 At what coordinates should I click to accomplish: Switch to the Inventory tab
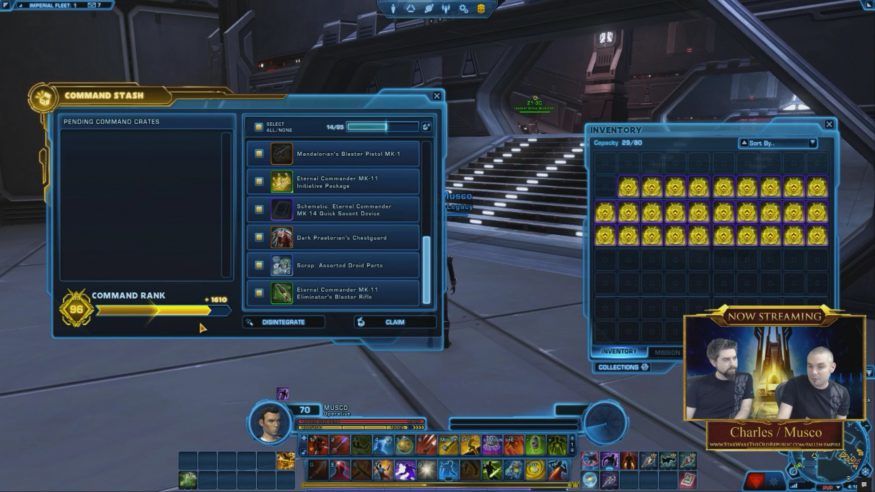[619, 351]
